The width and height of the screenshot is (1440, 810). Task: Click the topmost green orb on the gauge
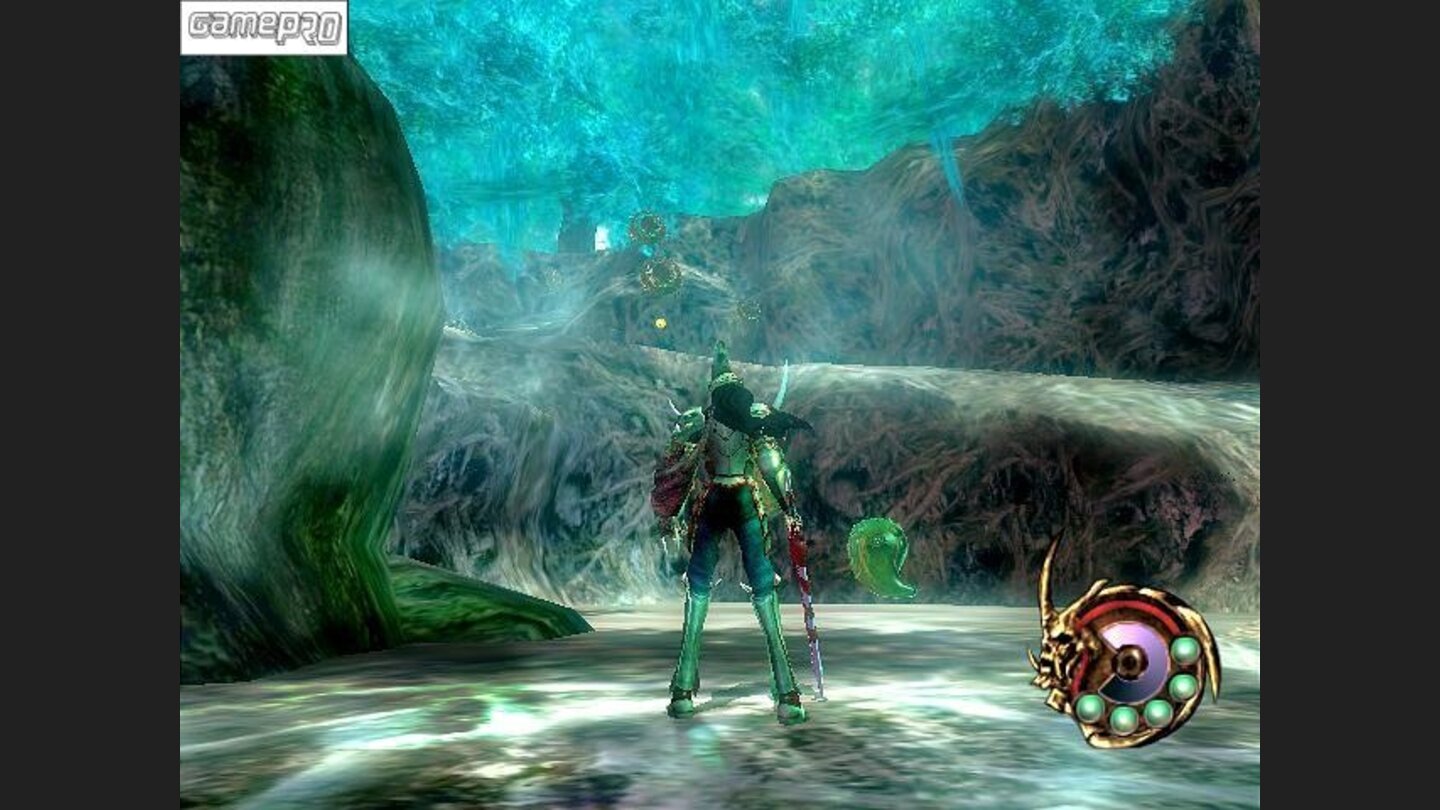click(1185, 648)
